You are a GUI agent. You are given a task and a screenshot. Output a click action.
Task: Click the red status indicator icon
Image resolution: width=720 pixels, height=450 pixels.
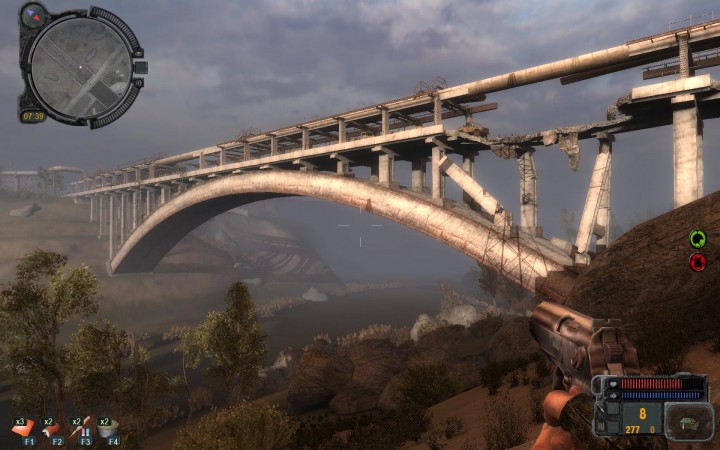pyautogui.click(x=698, y=262)
